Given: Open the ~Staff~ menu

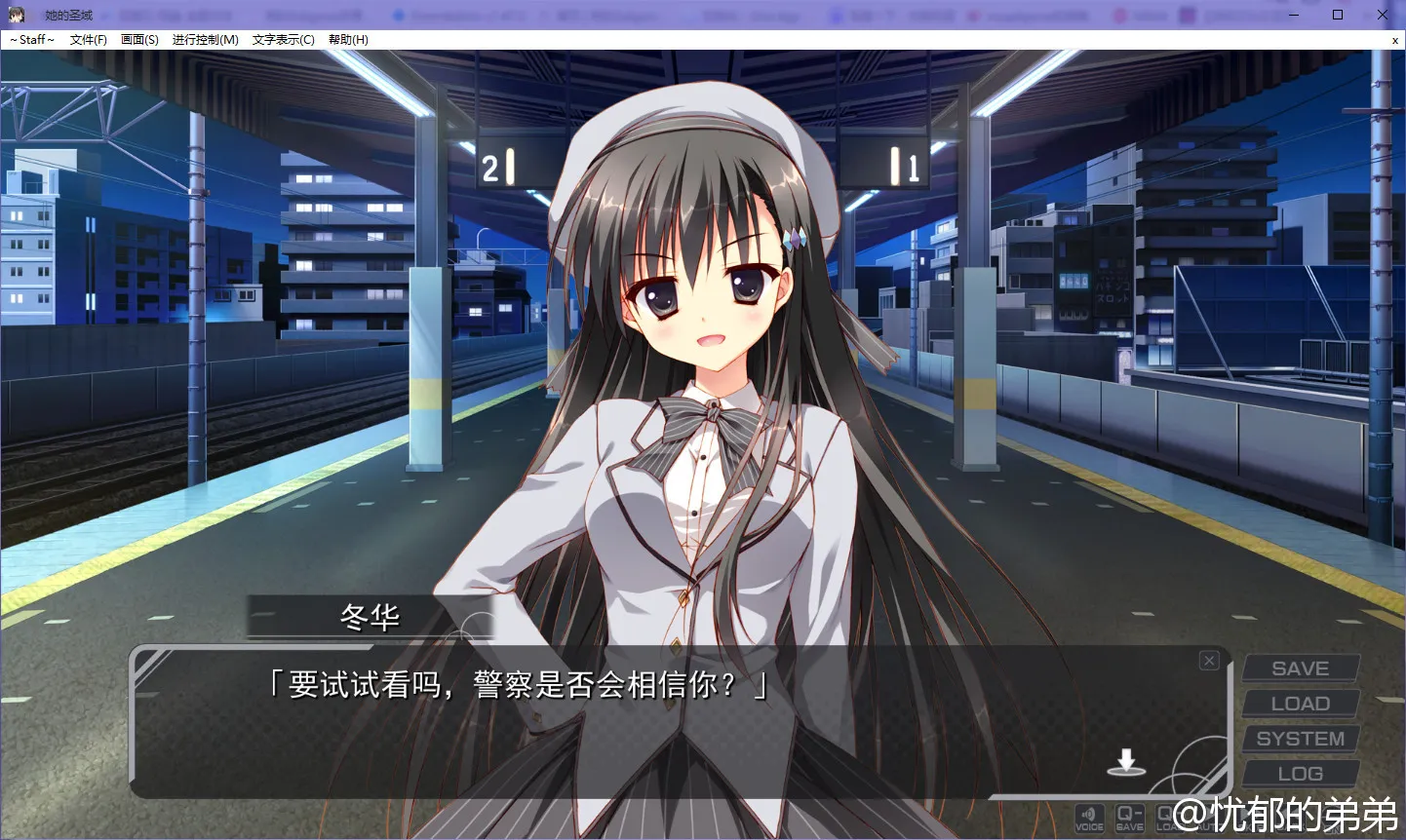Looking at the screenshot, I should (x=32, y=40).
